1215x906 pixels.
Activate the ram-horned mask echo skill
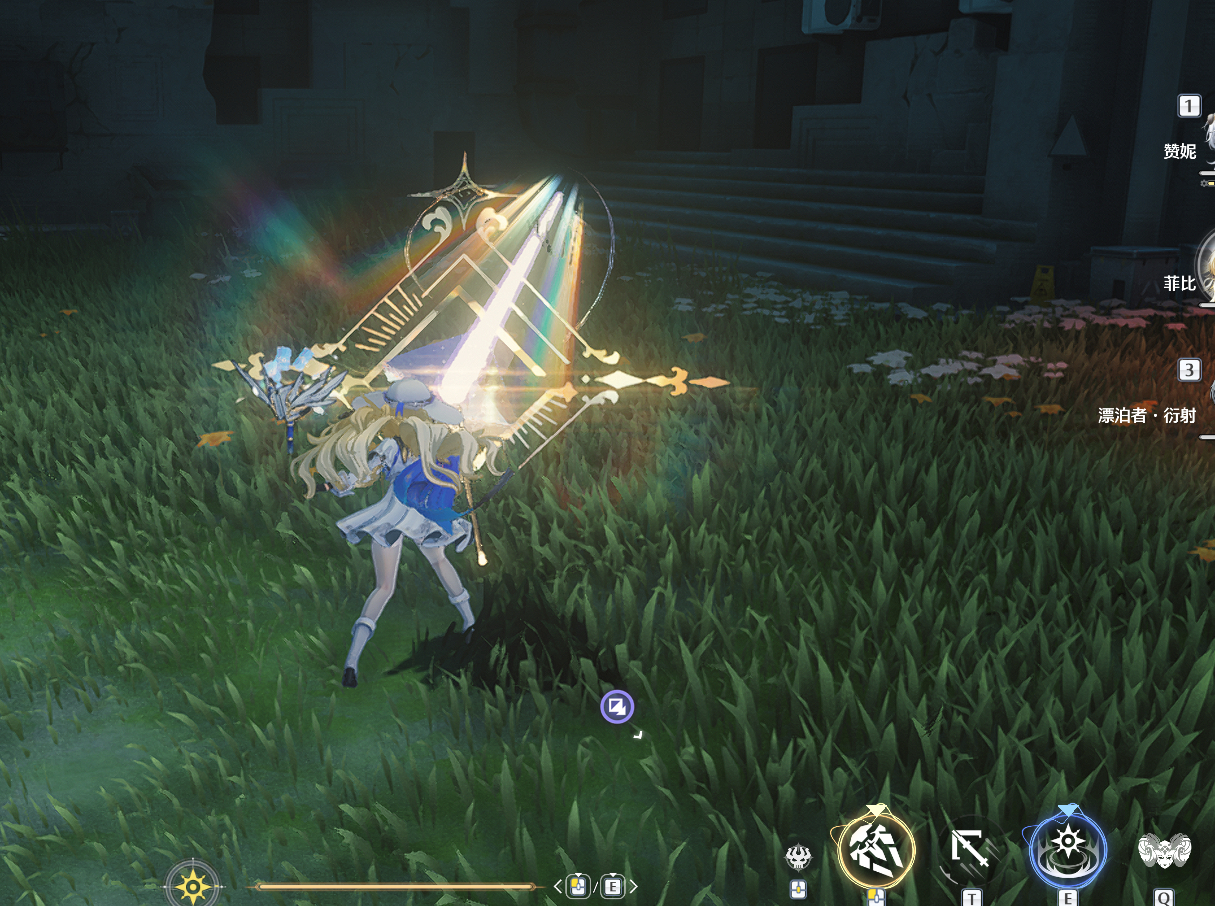pyautogui.click(x=1164, y=851)
